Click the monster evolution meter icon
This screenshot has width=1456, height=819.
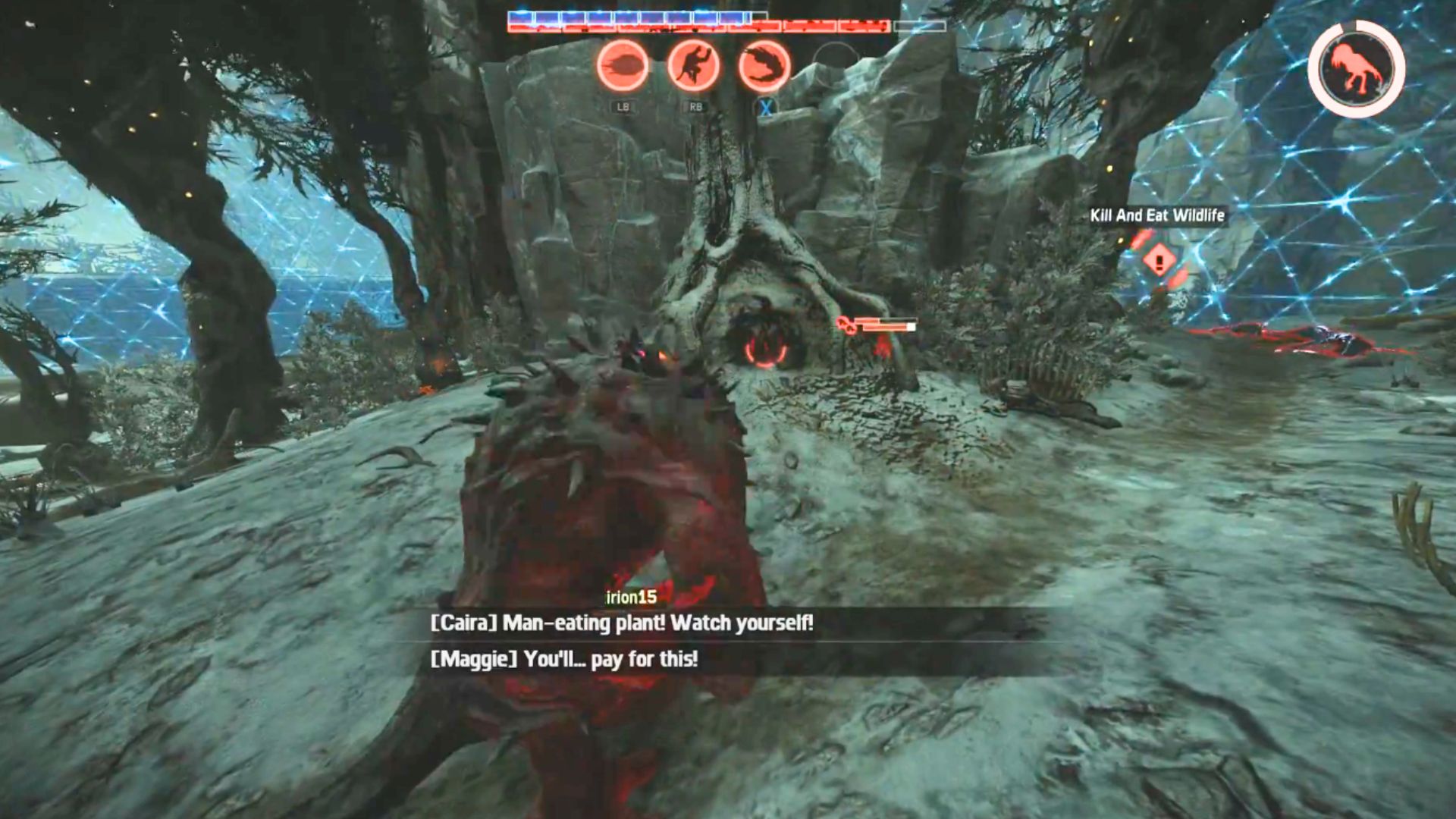pyautogui.click(x=1357, y=69)
